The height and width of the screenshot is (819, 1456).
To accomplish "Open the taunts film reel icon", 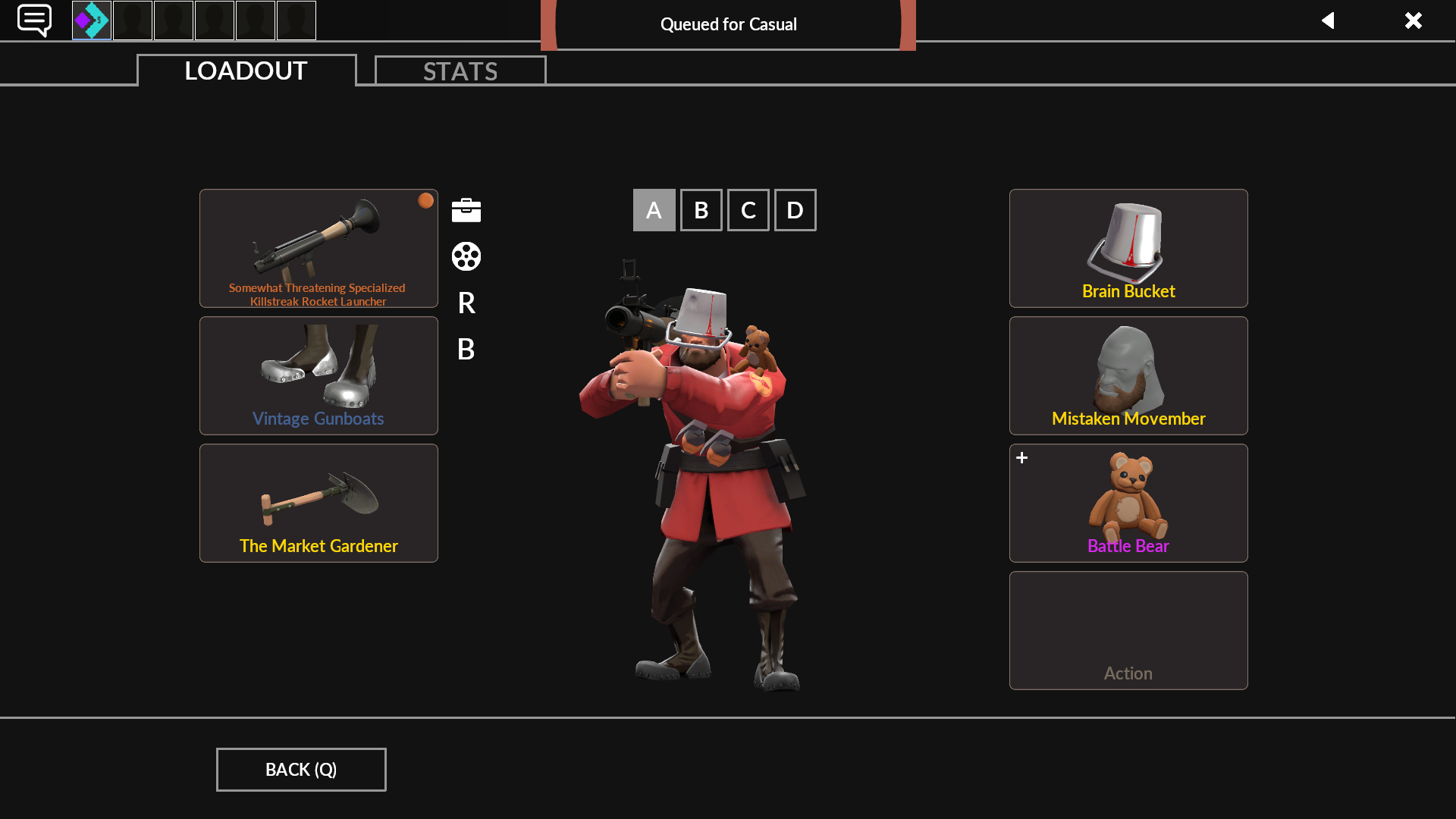I will click(466, 256).
